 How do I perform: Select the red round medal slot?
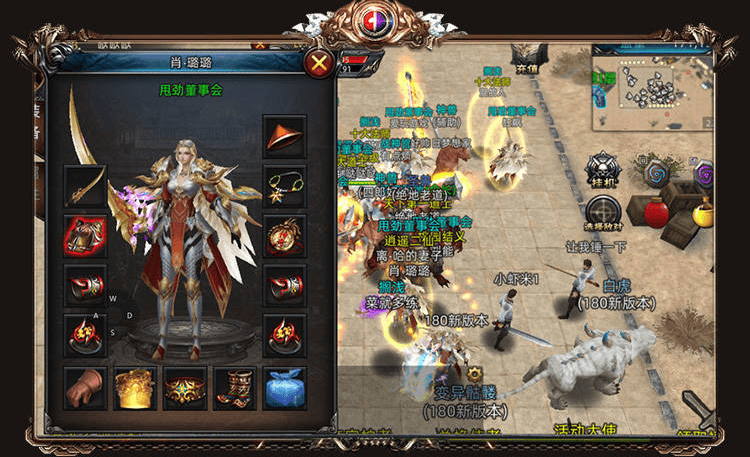point(284,236)
